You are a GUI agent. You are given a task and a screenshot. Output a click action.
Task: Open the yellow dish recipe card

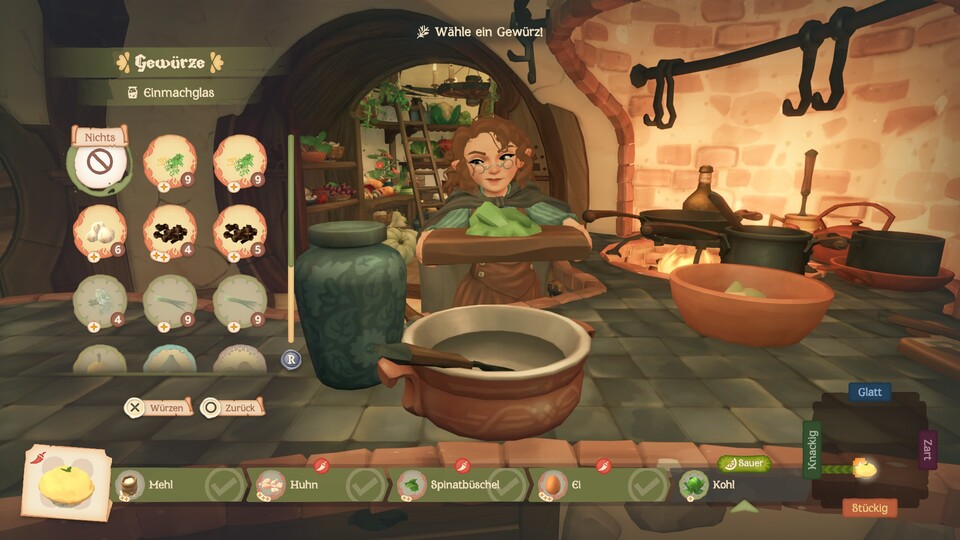click(x=67, y=486)
